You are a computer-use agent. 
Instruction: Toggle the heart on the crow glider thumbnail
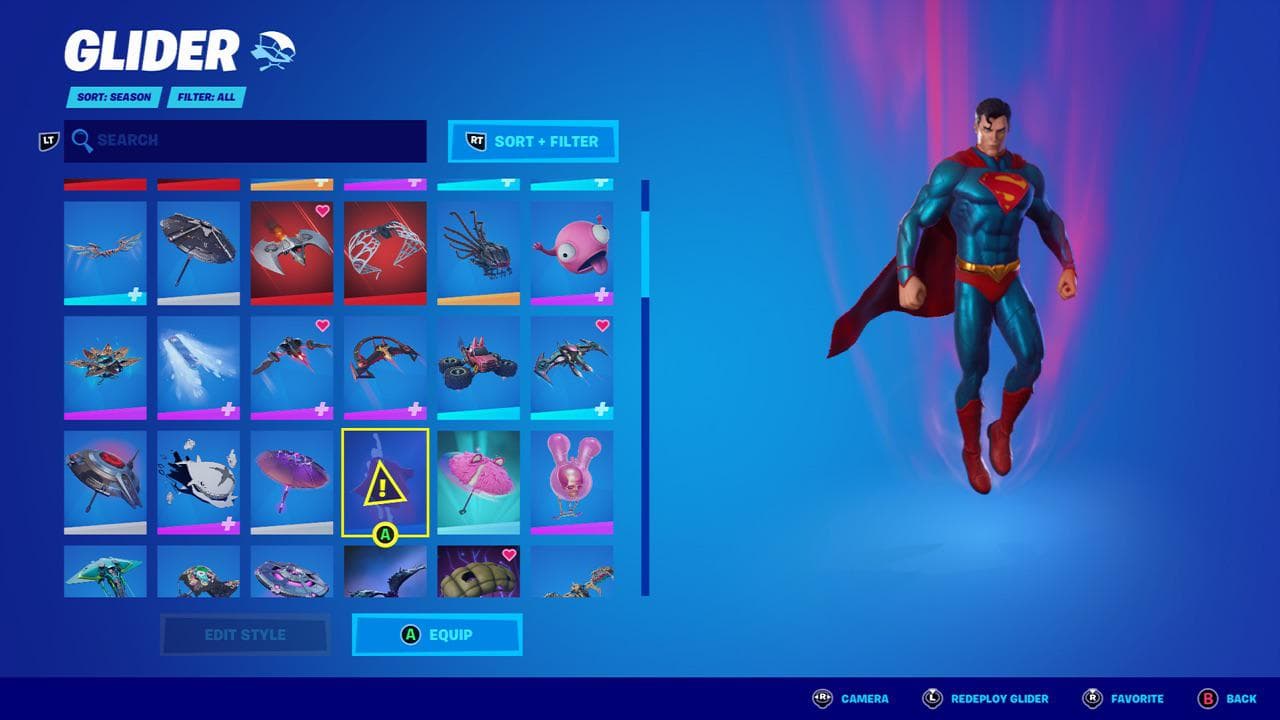click(x=603, y=325)
